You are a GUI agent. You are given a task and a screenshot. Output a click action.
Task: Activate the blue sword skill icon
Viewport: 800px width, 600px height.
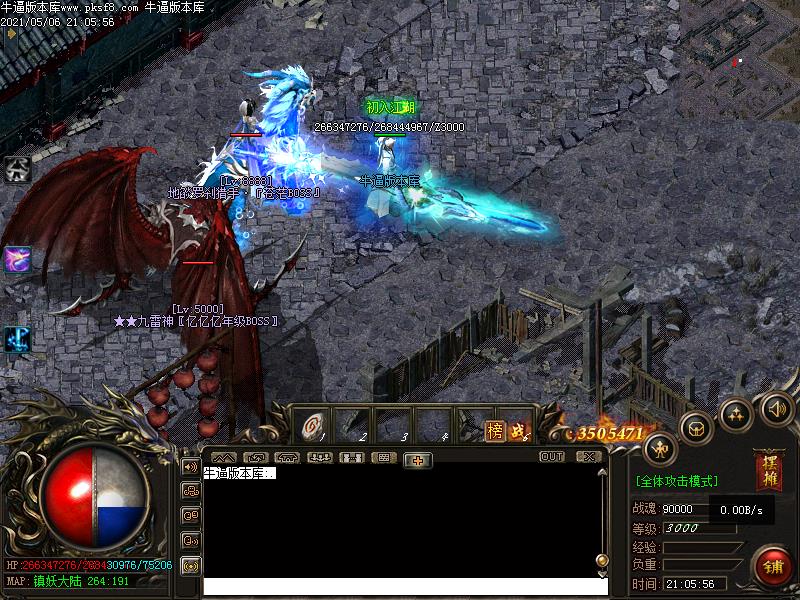pyautogui.click(x=17, y=338)
